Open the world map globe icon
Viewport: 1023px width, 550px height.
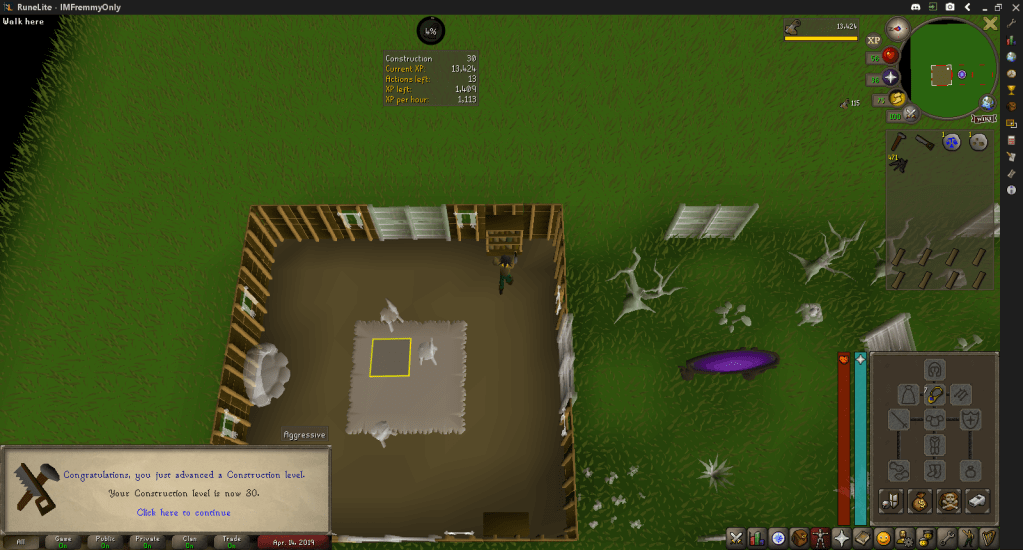point(987,102)
